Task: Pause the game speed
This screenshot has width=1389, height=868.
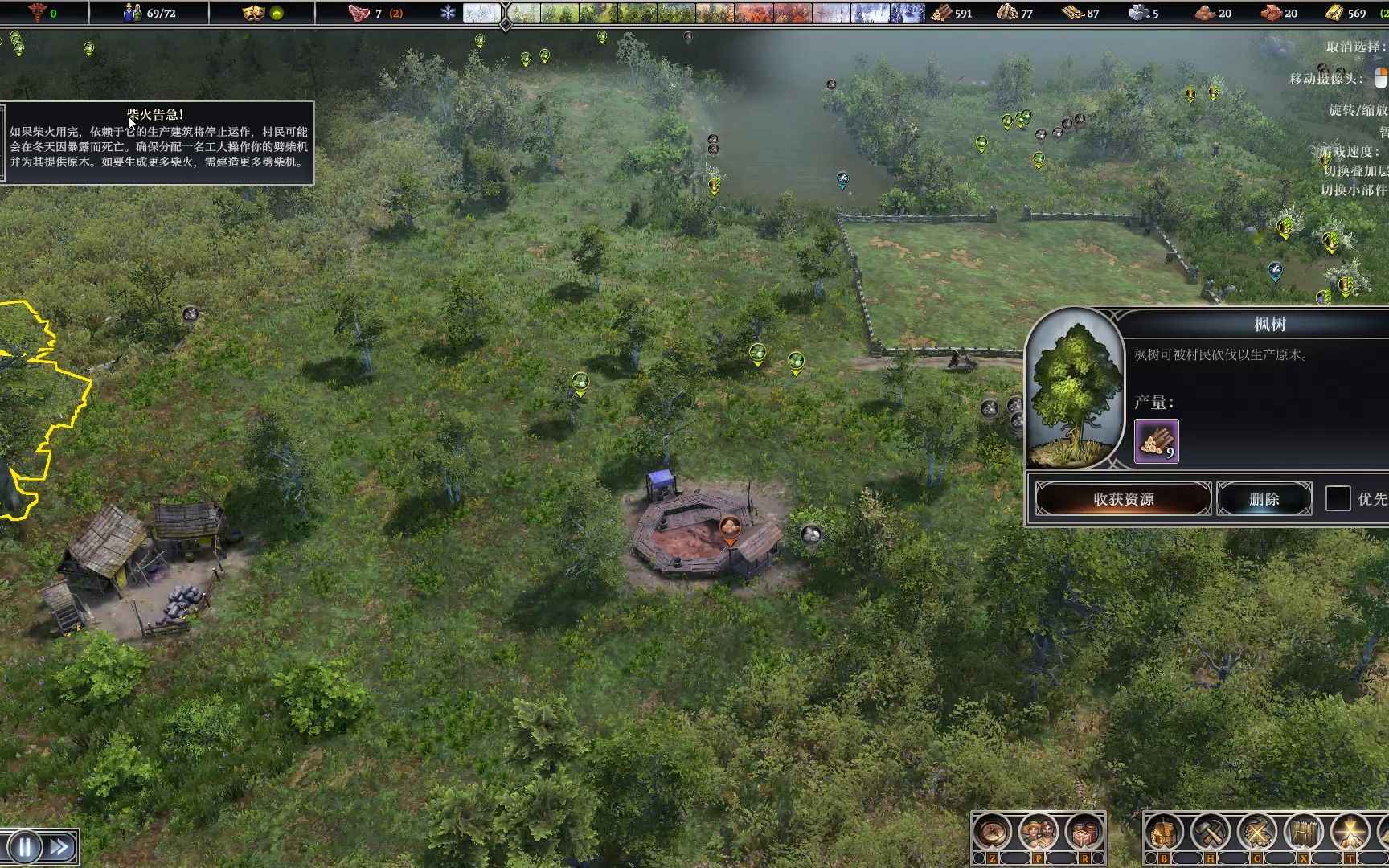Action: click(25, 847)
